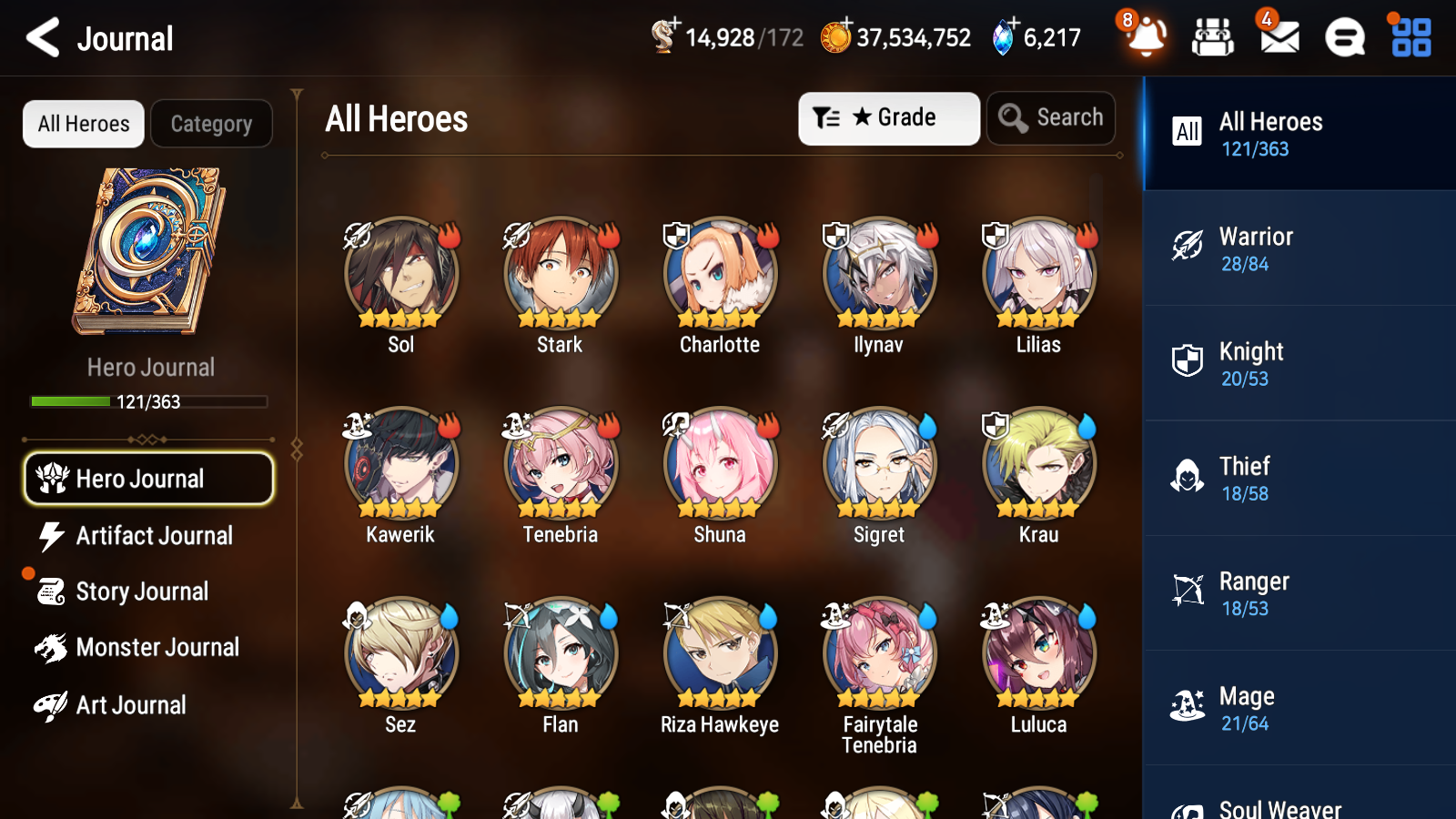Open the Artifact Journal
Image resolution: width=1456 pixels, height=819 pixels.
[148, 536]
